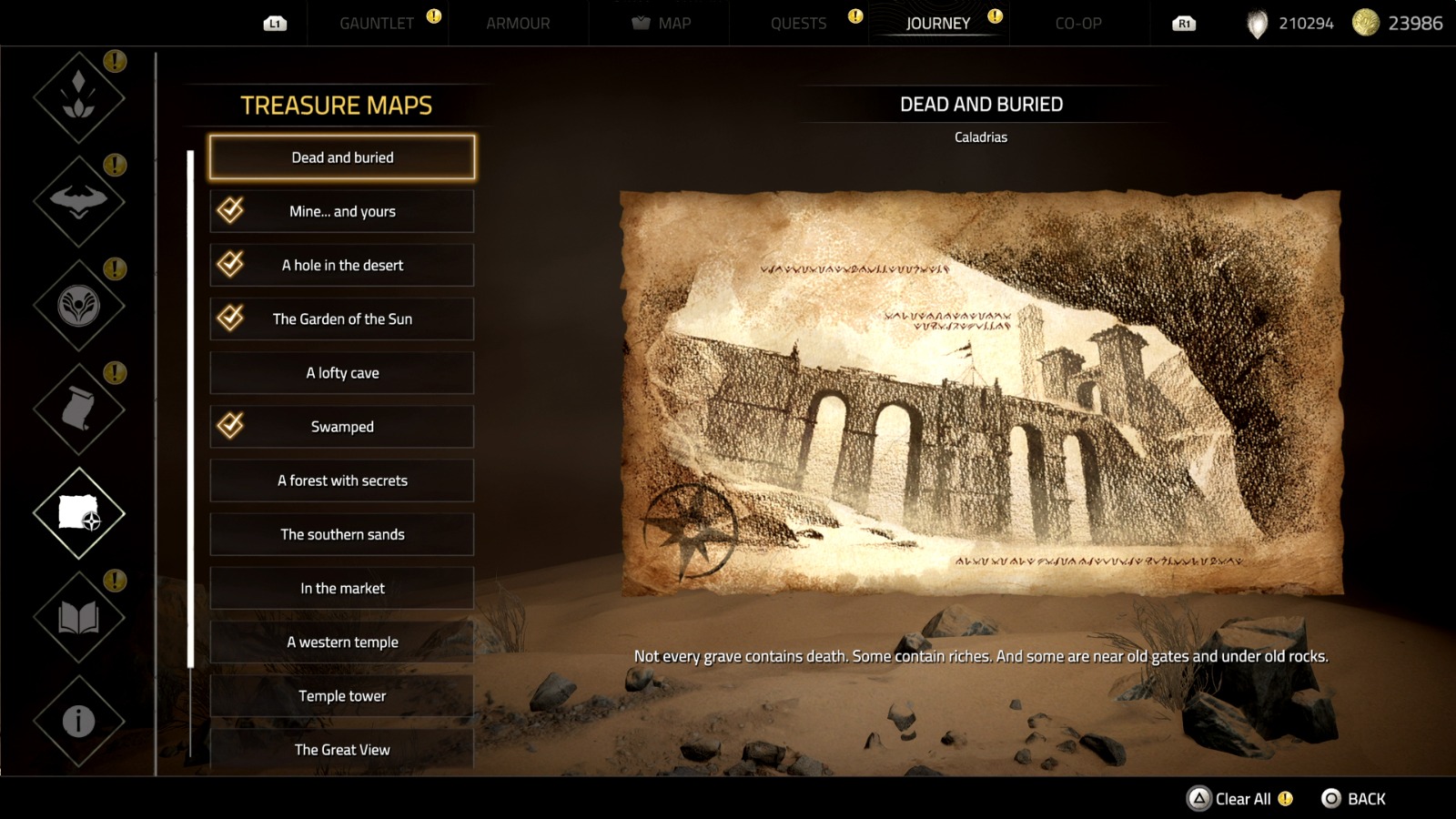Toggle completion on The Garden of the Sun
1456x819 pixels.
(x=230, y=318)
